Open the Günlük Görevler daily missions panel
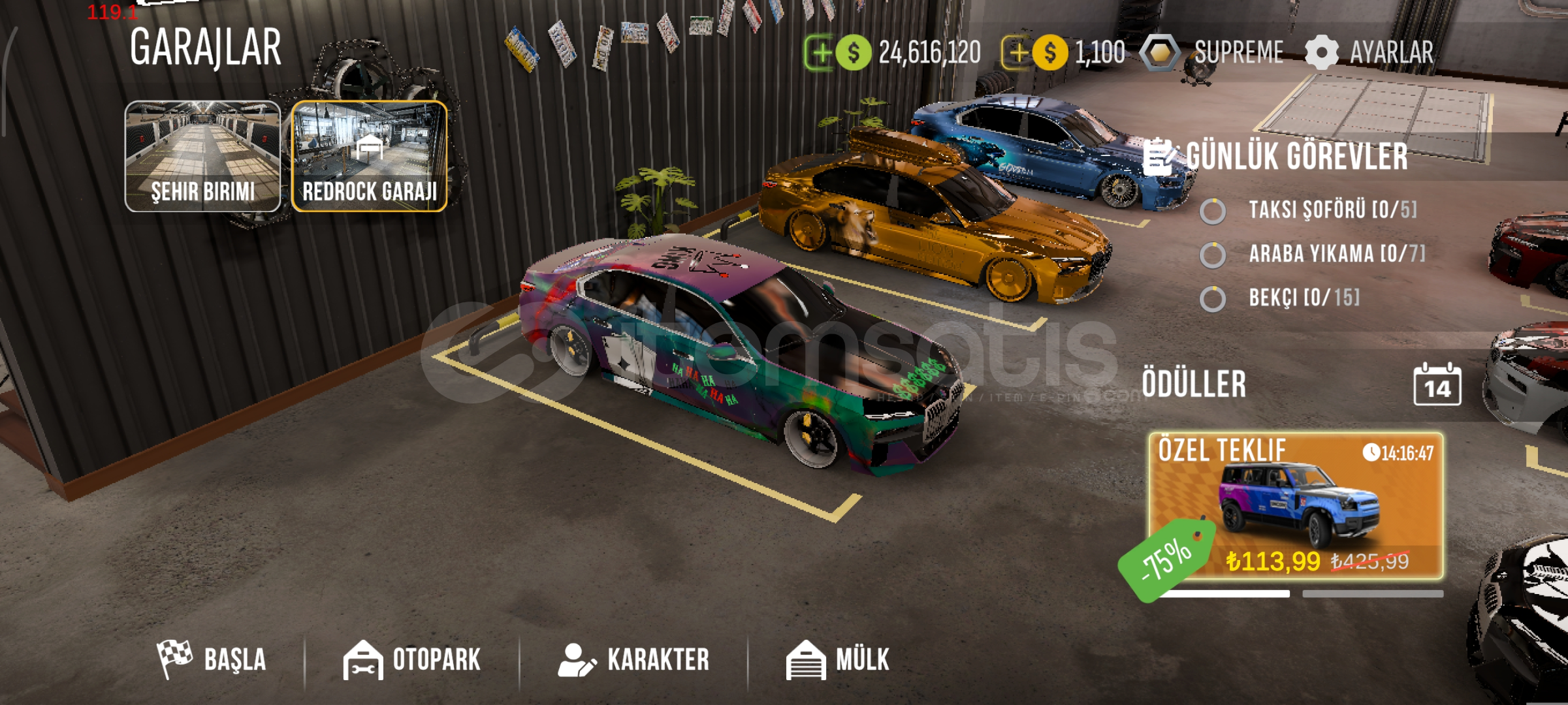Screen dimensions: 1568x705 point(1277,157)
